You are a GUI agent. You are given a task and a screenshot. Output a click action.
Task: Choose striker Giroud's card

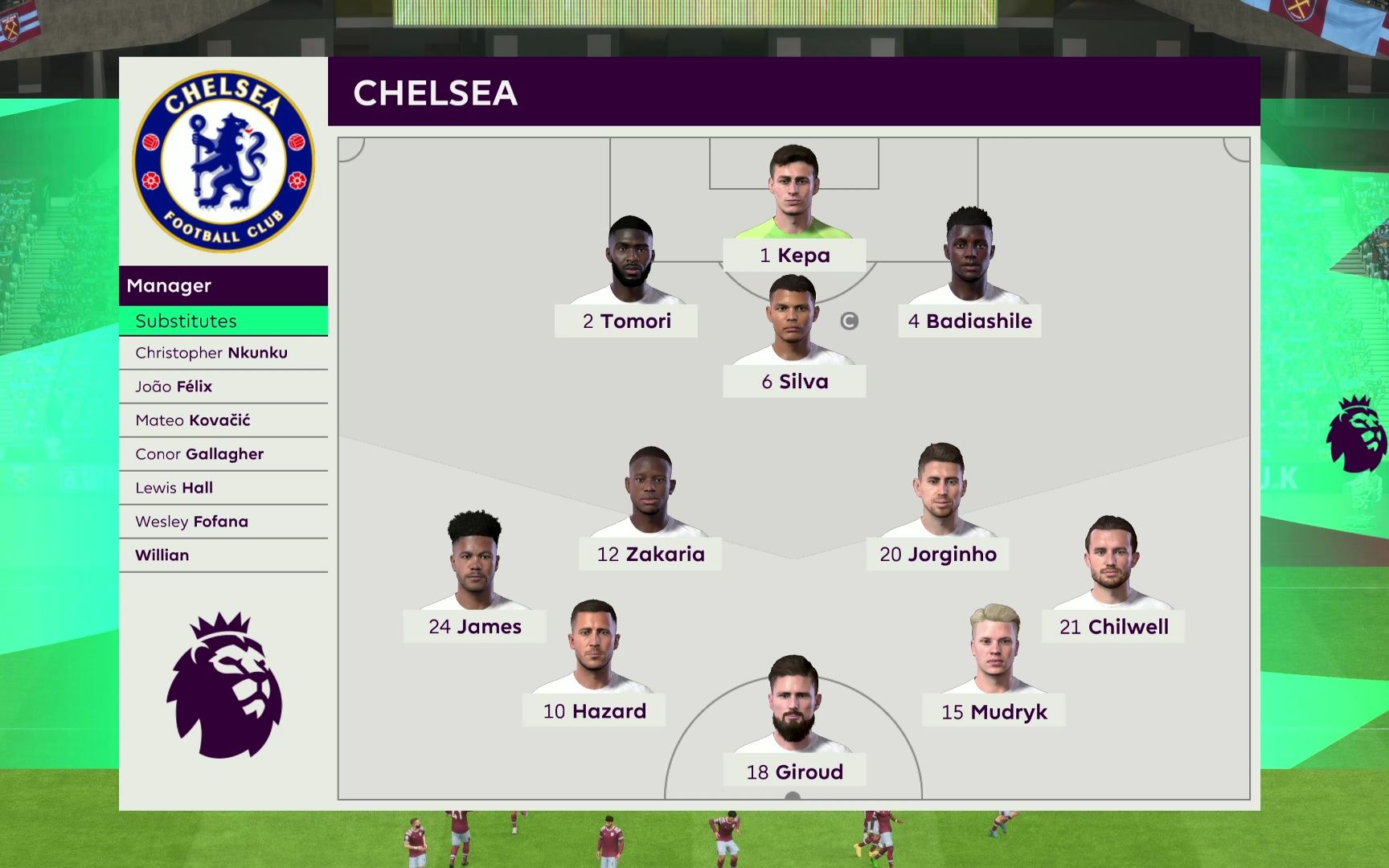point(794,772)
